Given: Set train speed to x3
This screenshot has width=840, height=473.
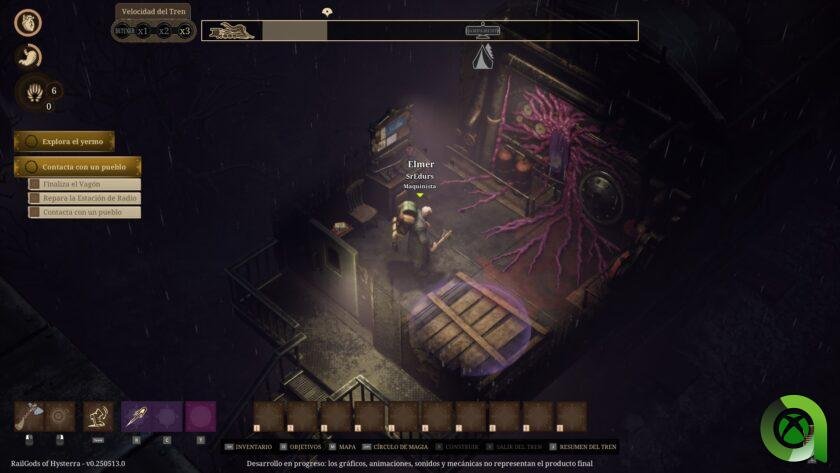Looking at the screenshot, I should coord(184,30).
